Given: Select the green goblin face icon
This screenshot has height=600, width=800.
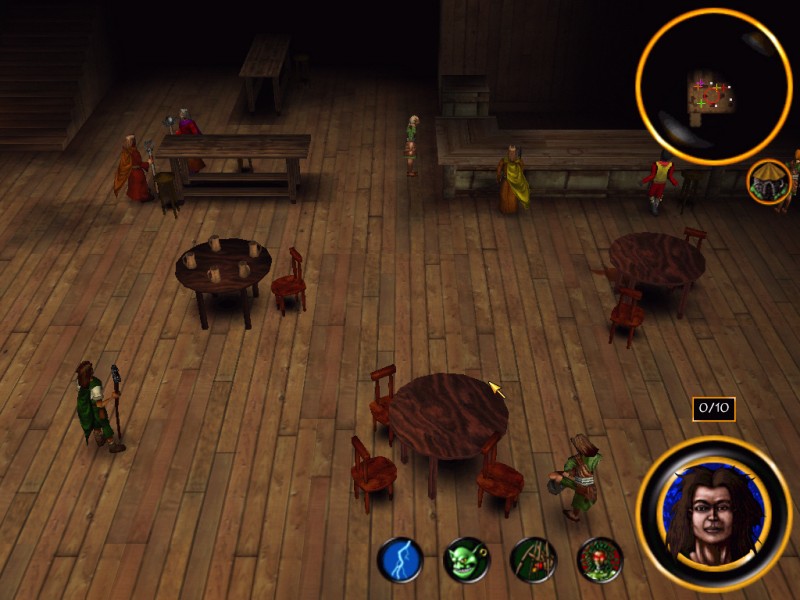Looking at the screenshot, I should [466, 560].
